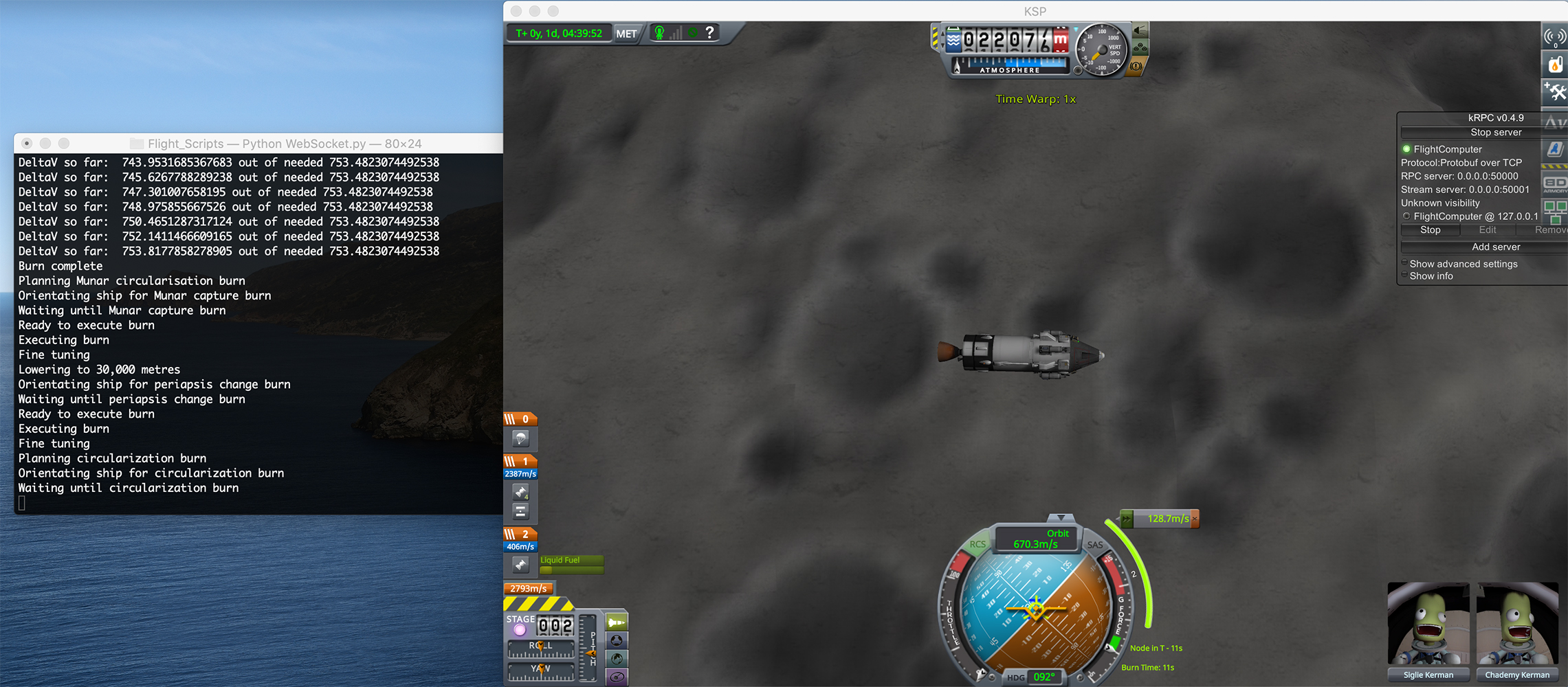Open the question mark help button
The width and height of the screenshot is (1568, 687).
pos(710,32)
